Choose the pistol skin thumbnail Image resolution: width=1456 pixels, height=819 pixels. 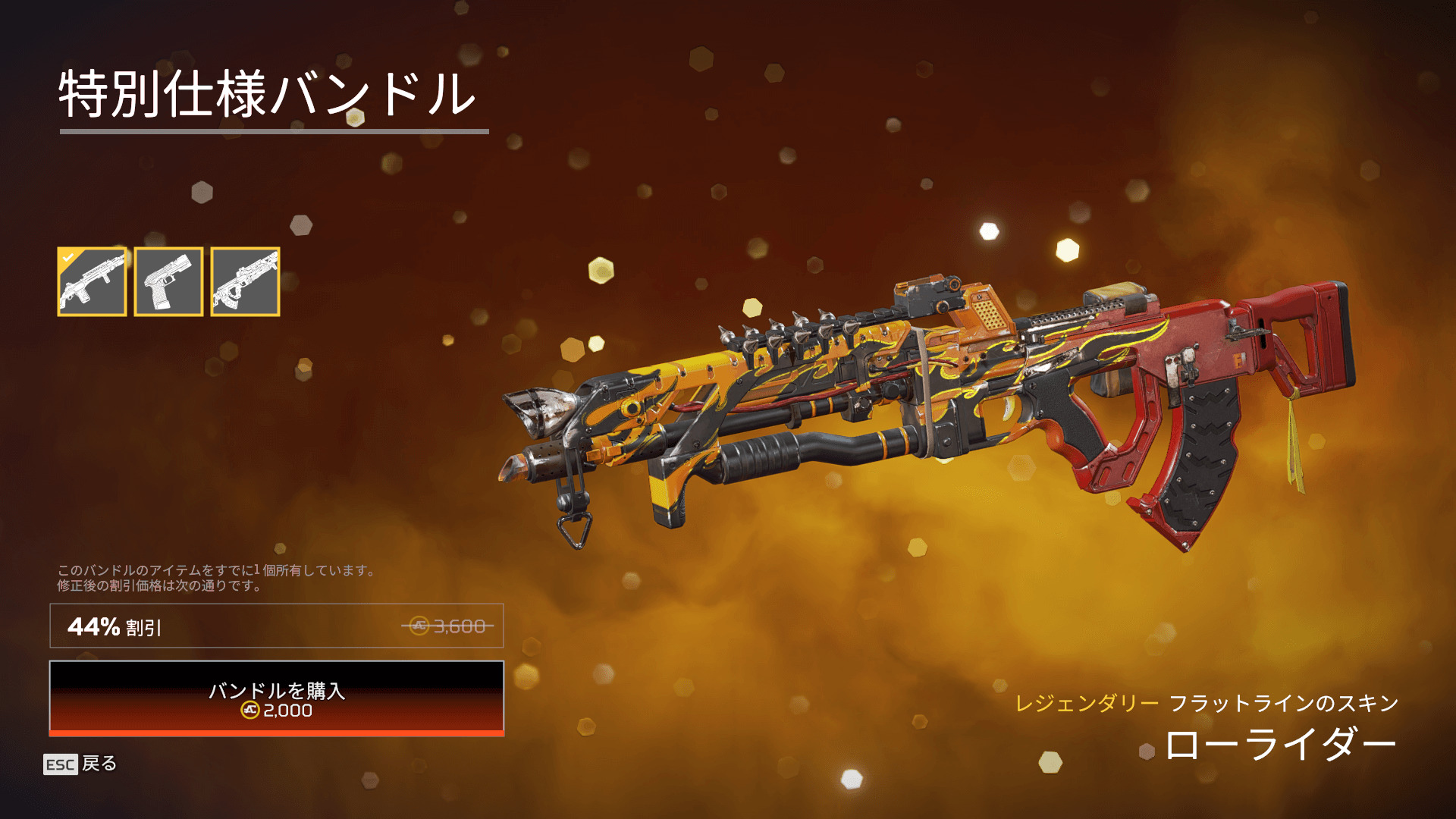click(x=168, y=281)
